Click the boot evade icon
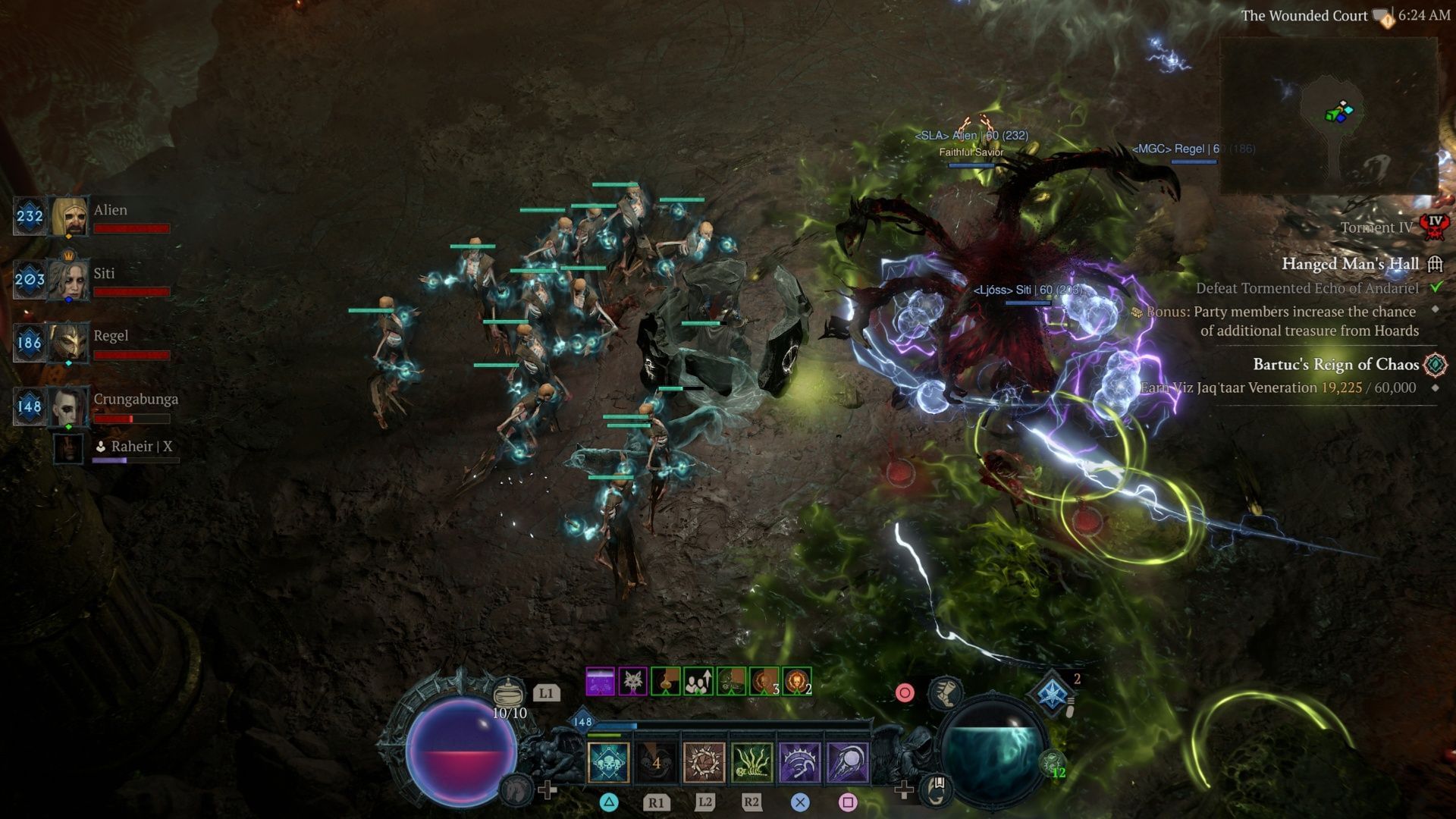Viewport: 1456px width, 819px height. pyautogui.click(x=946, y=692)
